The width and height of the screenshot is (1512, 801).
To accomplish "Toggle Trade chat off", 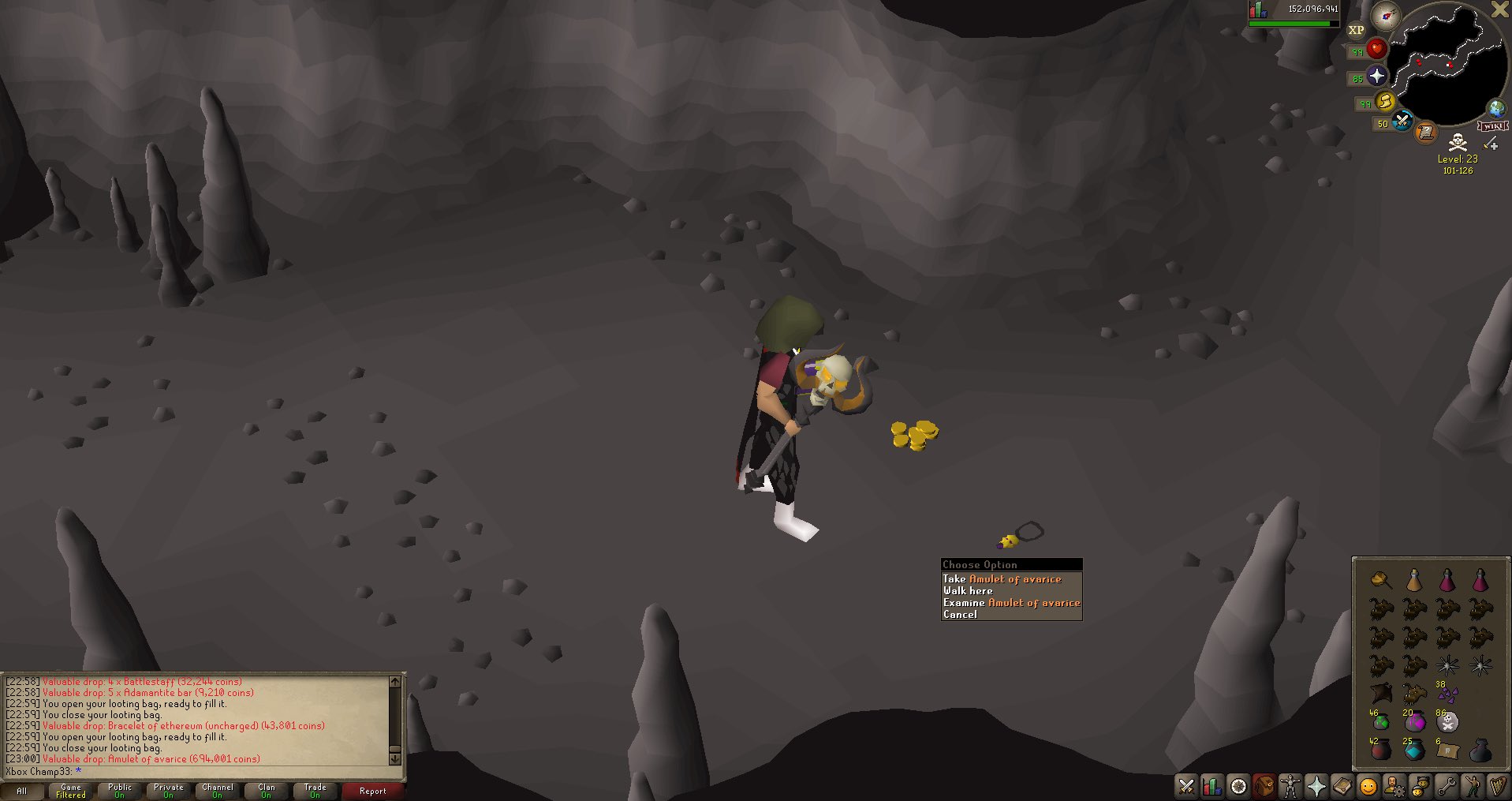I will point(315,790).
